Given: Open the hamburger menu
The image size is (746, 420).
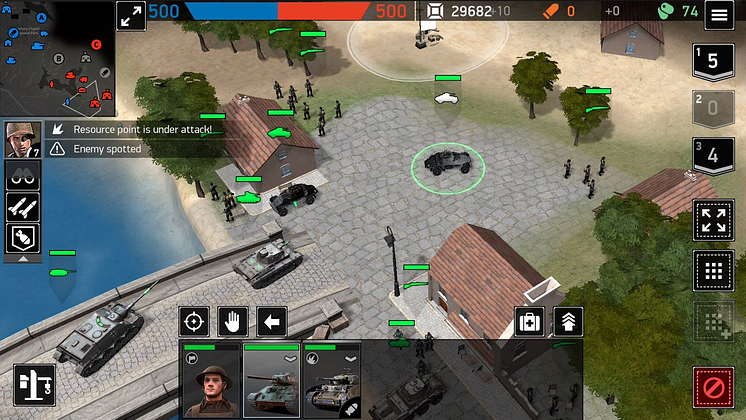Looking at the screenshot, I should 717,15.
